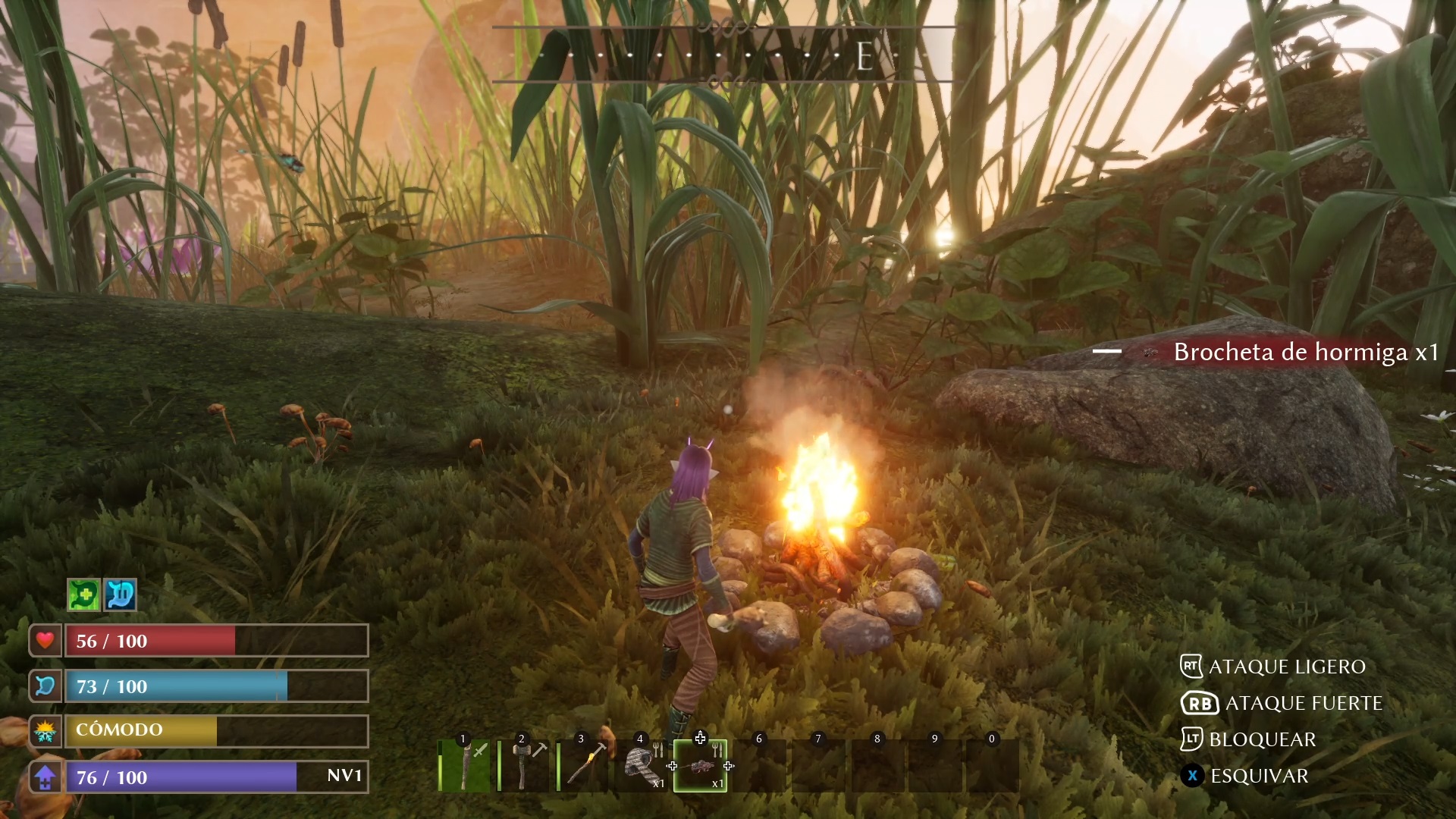Image resolution: width=1456 pixels, height=819 pixels.
Task: Equip the stone hammer in slot 2
Action: 525,766
